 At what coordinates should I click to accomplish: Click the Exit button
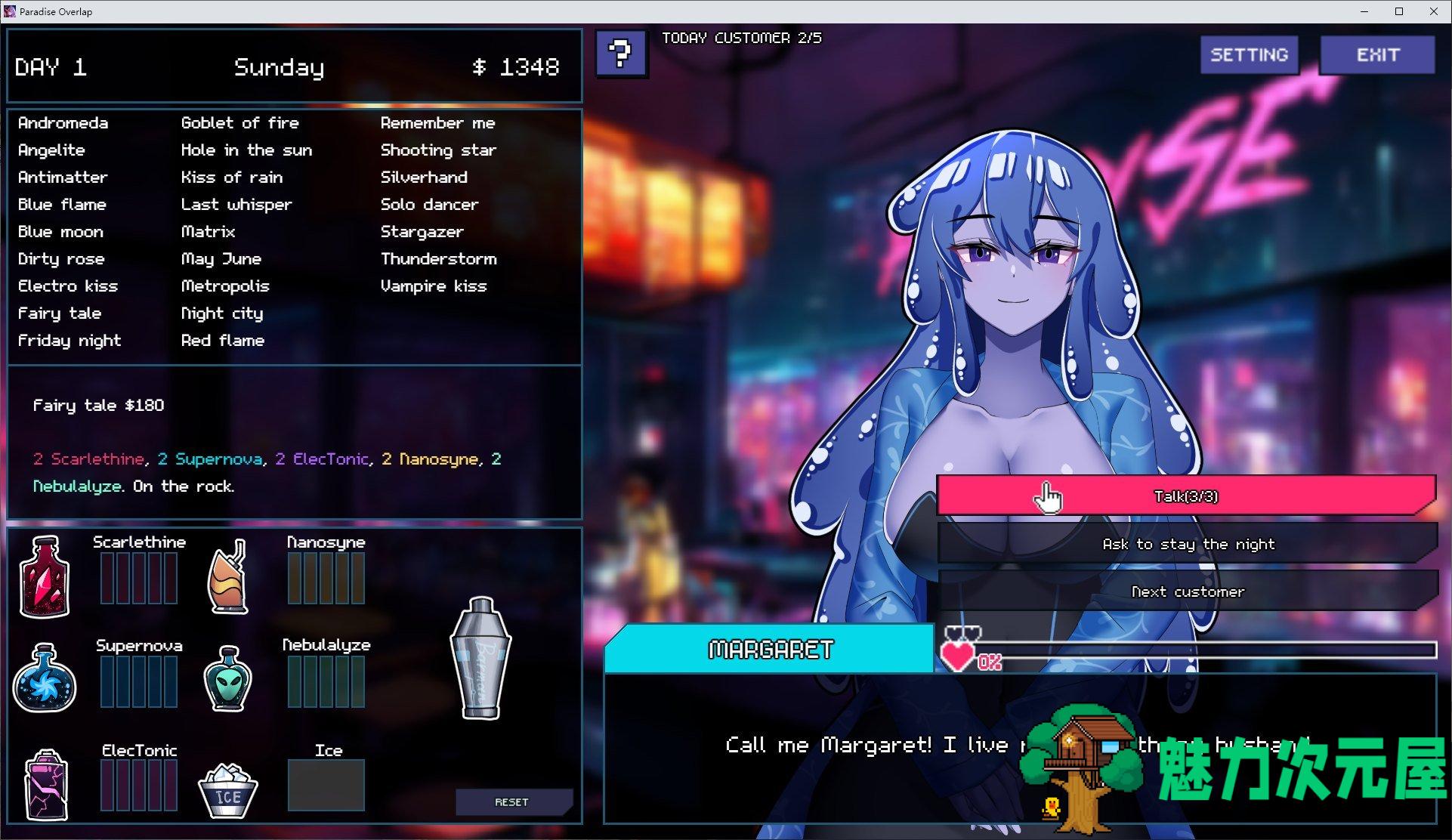click(1377, 55)
